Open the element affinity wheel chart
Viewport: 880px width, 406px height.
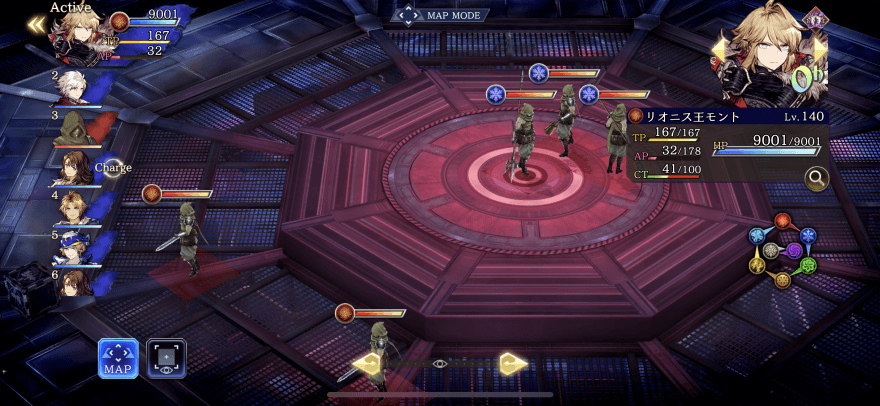(x=783, y=250)
